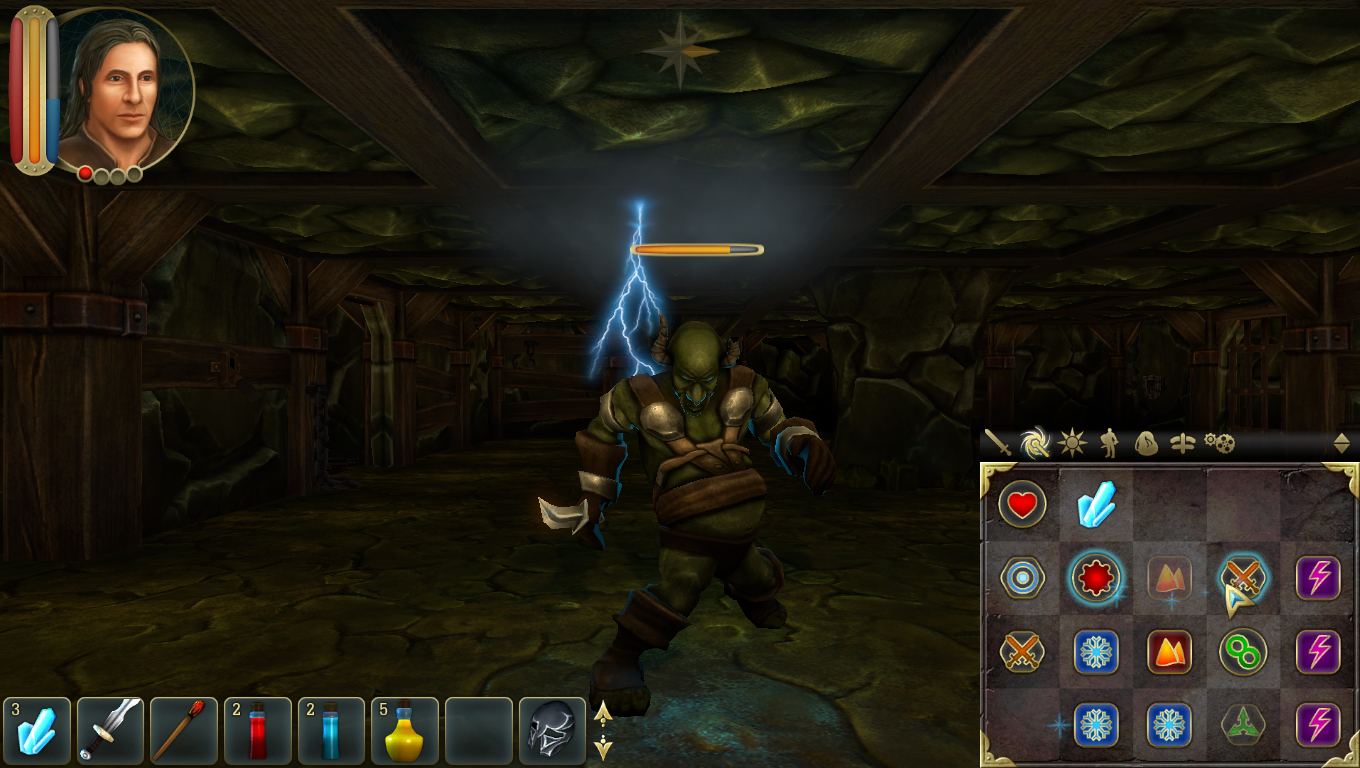Viewport: 1360px width, 768px height.
Task: Select the red heart rune
Action: point(1022,505)
